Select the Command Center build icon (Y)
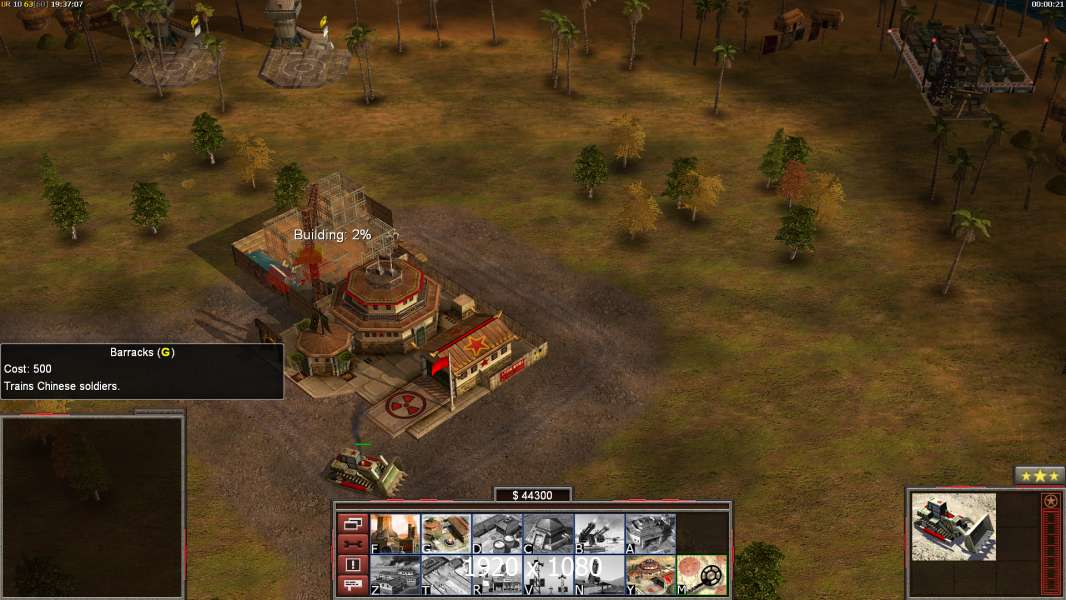Viewport: 1066px width, 600px height. coord(650,575)
